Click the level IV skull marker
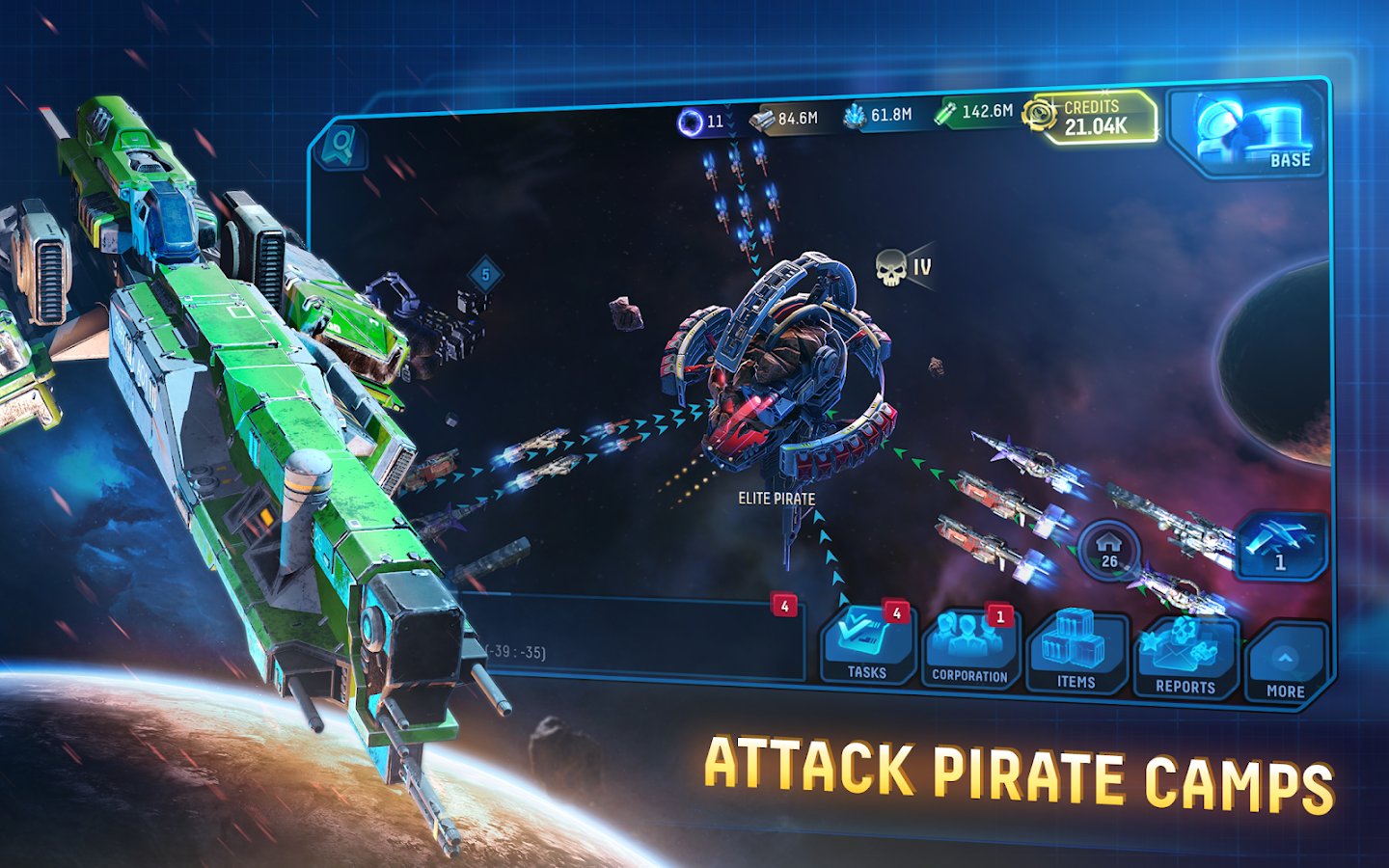 pyautogui.click(x=902, y=267)
